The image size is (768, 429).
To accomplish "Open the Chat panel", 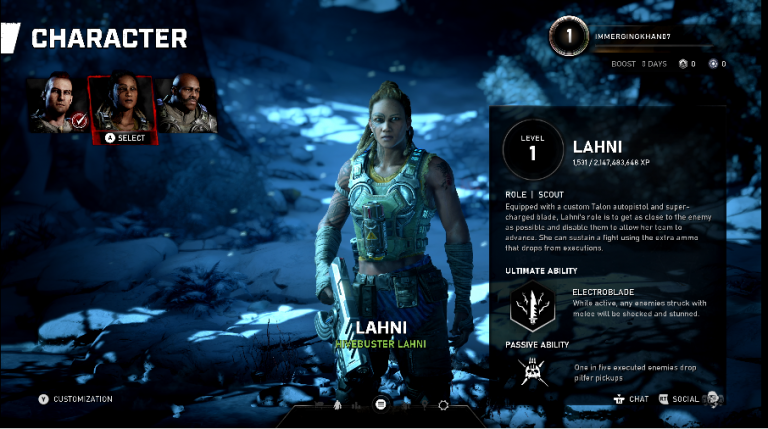I will (x=631, y=399).
